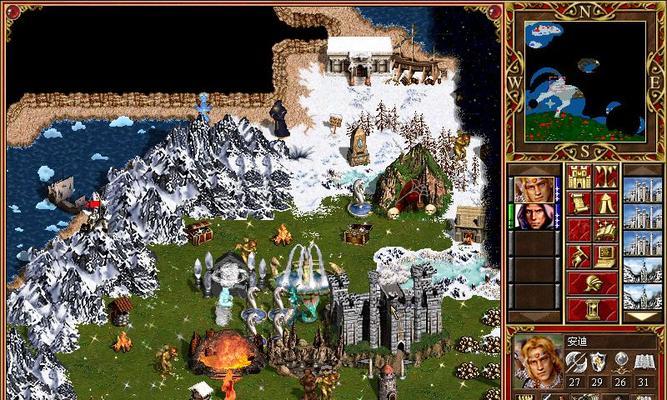Click the move hero horse button

point(579,230)
